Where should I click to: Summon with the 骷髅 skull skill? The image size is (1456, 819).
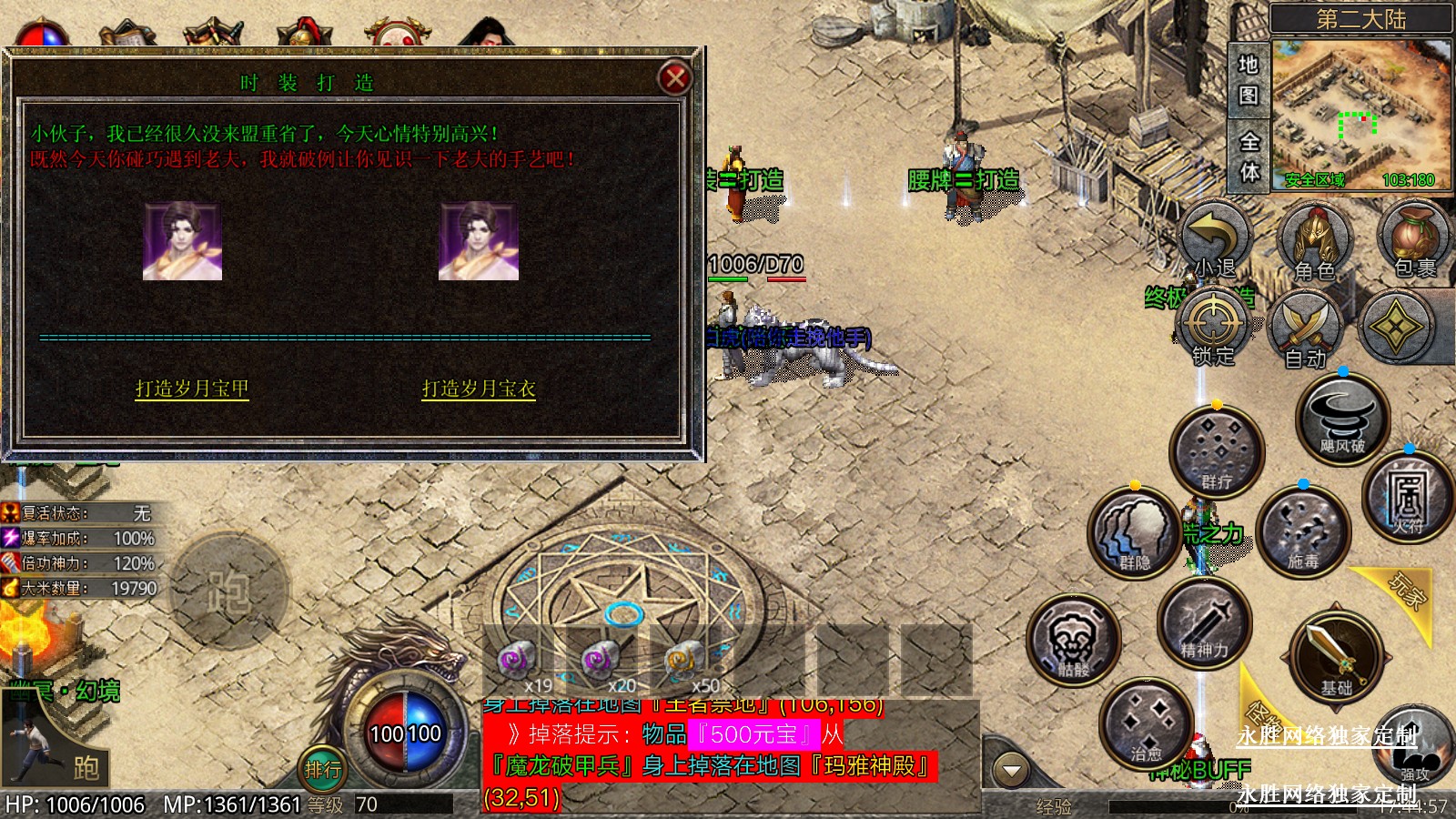click(x=1074, y=641)
